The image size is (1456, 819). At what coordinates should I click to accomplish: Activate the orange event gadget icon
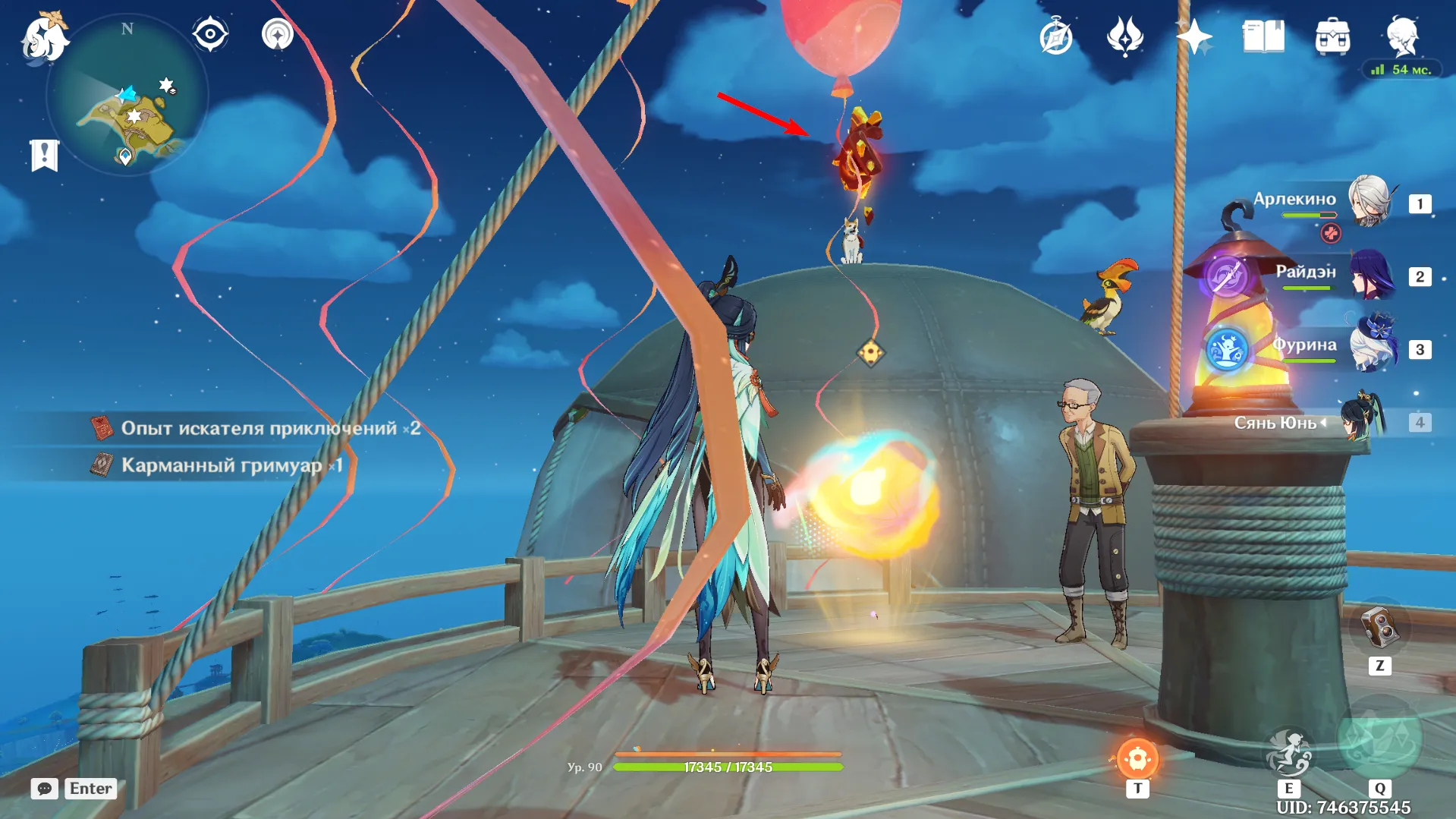point(1137,758)
